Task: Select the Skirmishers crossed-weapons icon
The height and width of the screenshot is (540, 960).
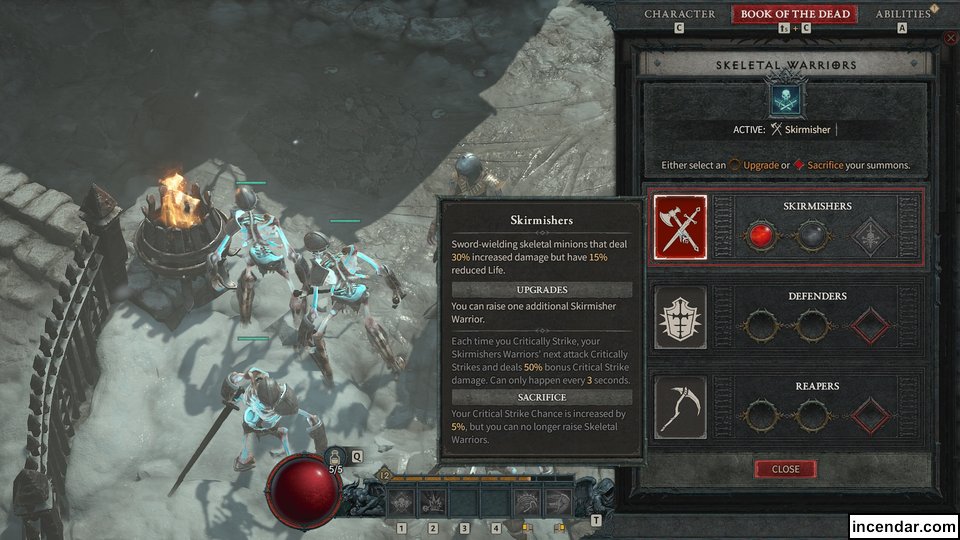Action: 680,228
